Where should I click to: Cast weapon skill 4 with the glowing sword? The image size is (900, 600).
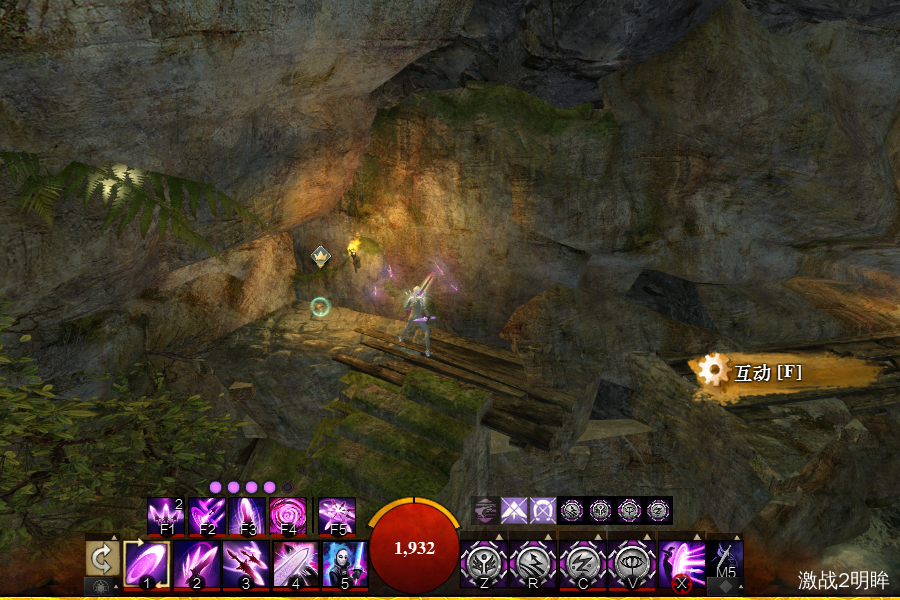click(295, 564)
